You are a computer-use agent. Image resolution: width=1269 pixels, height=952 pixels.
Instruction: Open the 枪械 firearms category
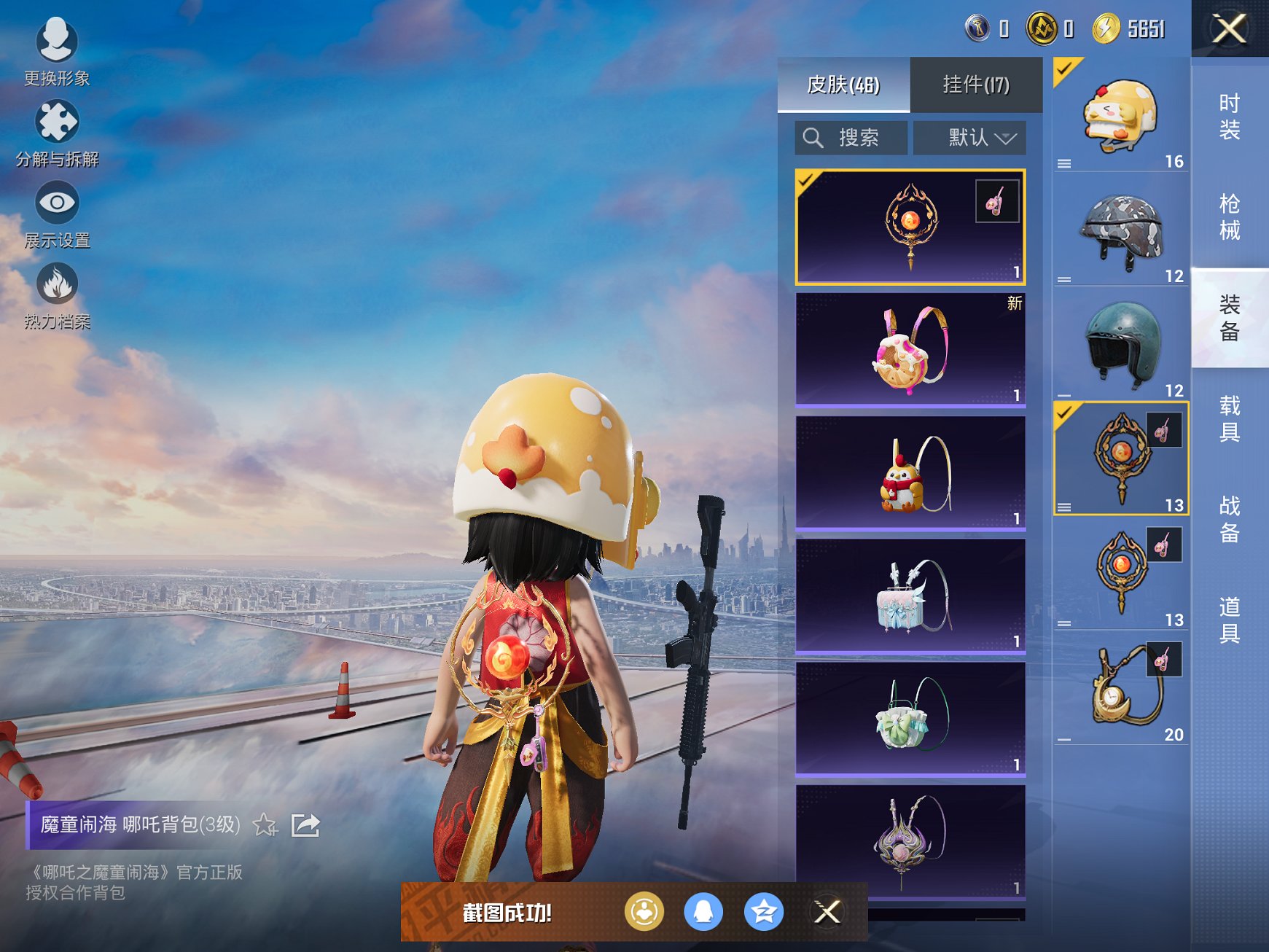pyautogui.click(x=1230, y=216)
